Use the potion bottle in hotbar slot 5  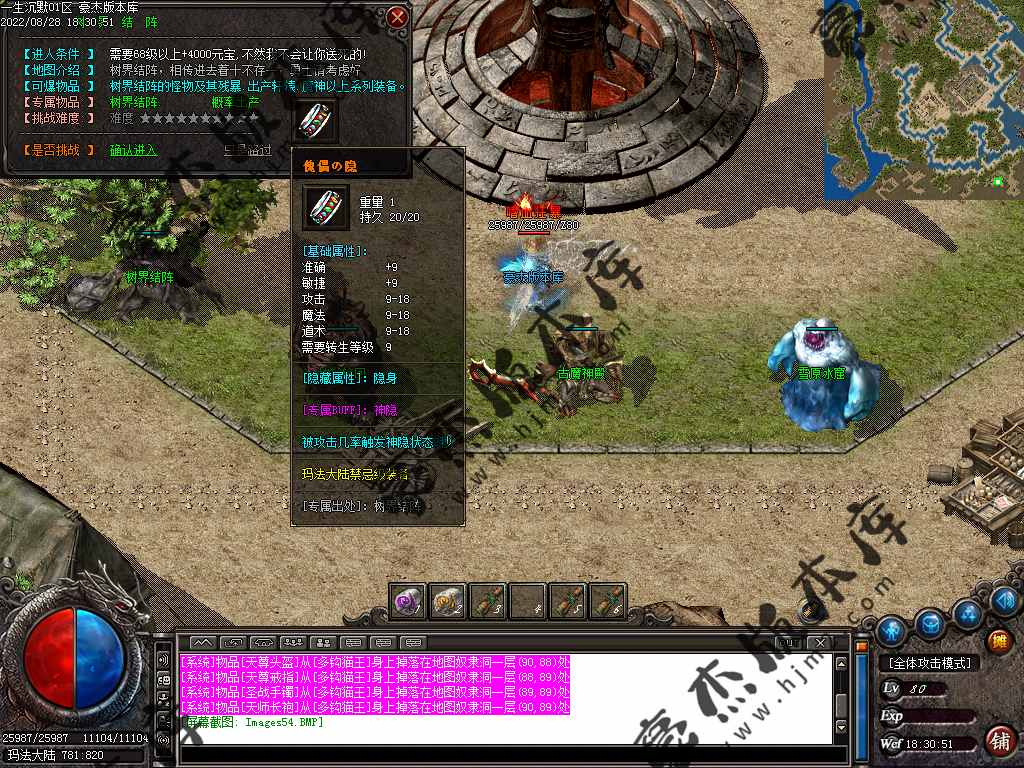pos(568,601)
